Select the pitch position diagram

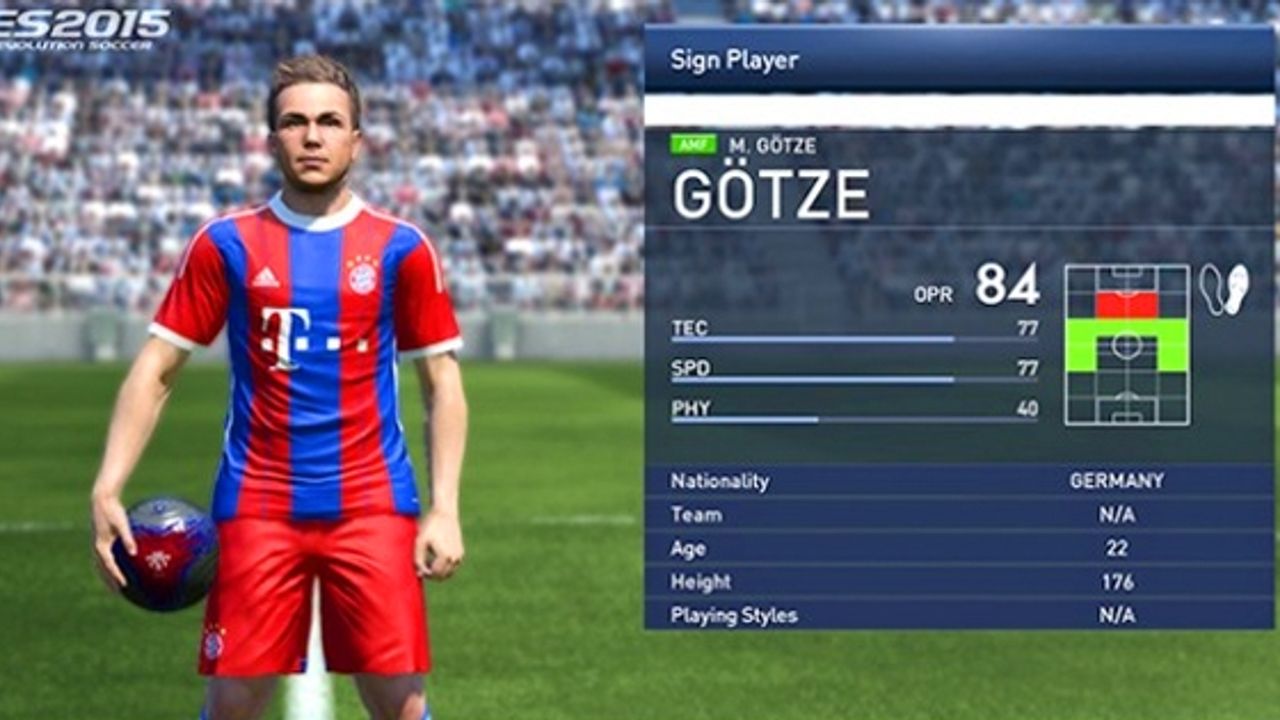[x=1127, y=345]
